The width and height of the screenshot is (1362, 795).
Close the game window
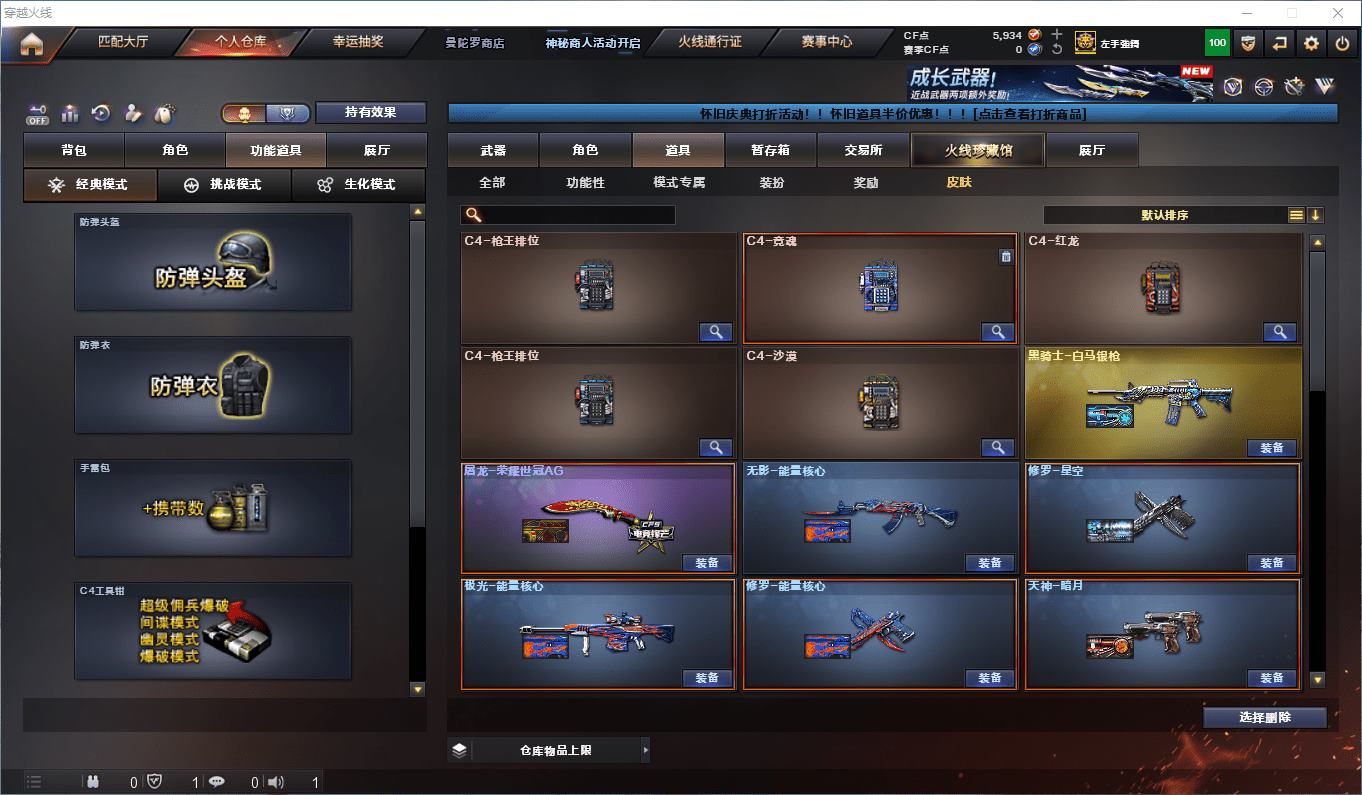[1339, 13]
